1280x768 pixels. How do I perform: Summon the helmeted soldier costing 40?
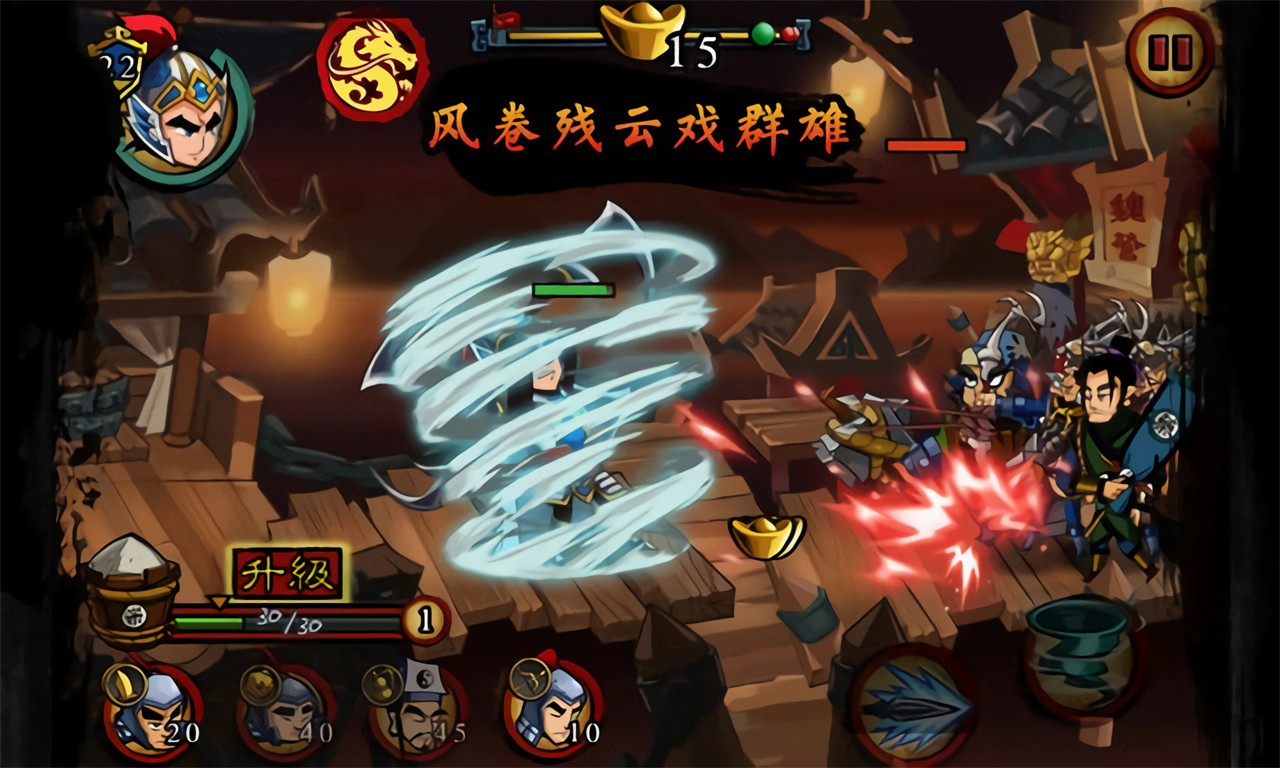[286, 711]
